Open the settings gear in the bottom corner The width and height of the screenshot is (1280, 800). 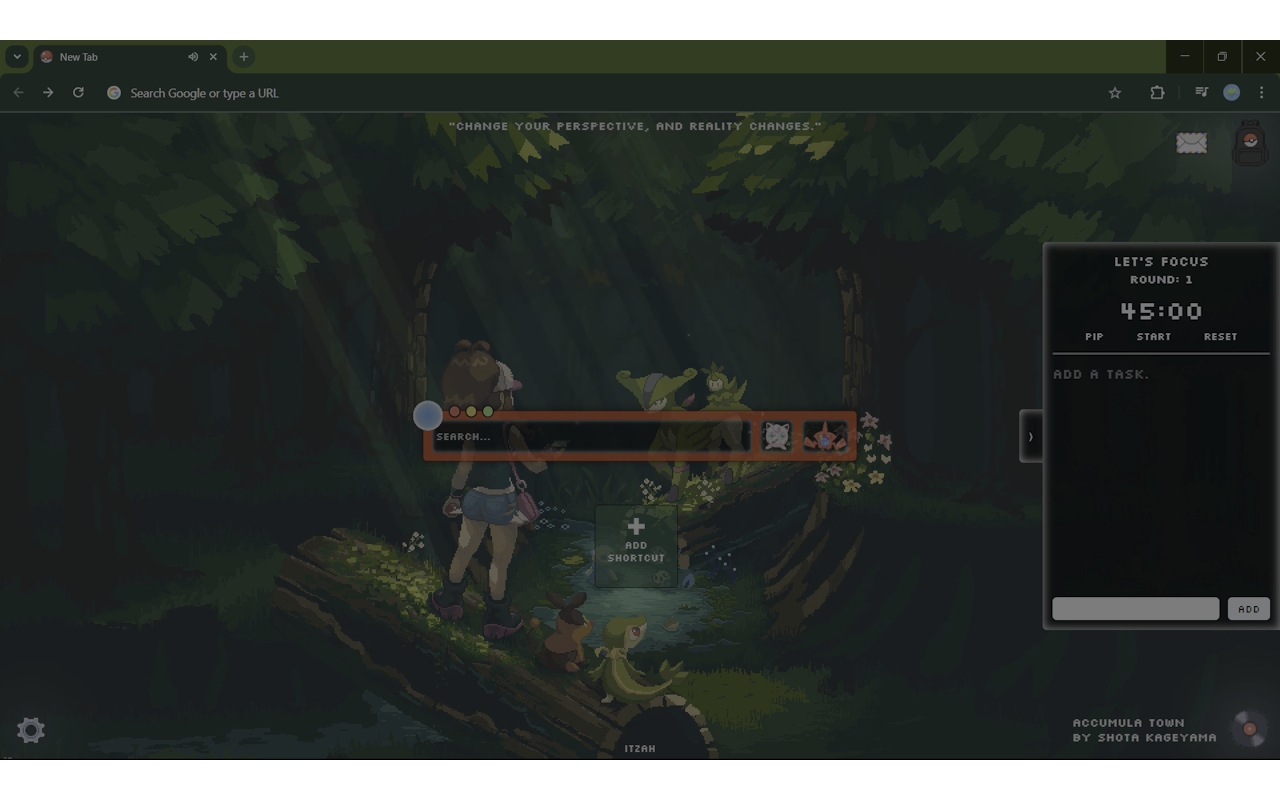(30, 730)
